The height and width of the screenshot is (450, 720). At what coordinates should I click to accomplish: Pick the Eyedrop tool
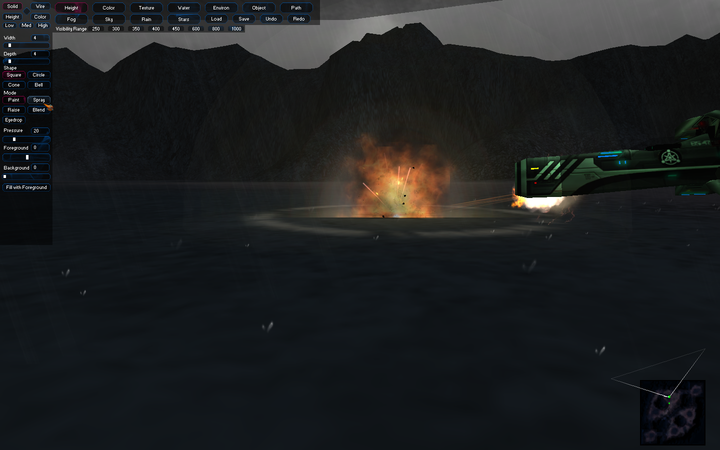coord(14,120)
